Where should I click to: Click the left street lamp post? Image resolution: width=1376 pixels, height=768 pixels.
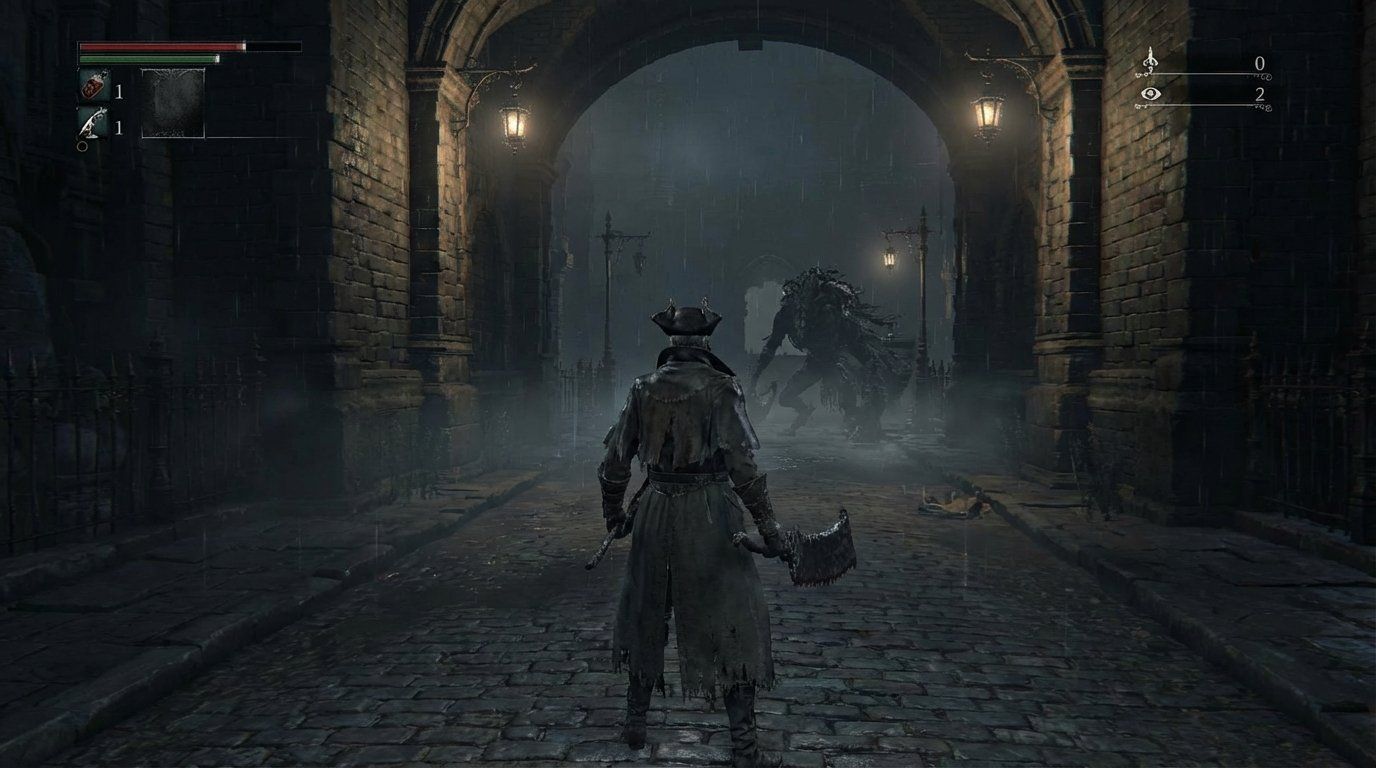coord(607,290)
